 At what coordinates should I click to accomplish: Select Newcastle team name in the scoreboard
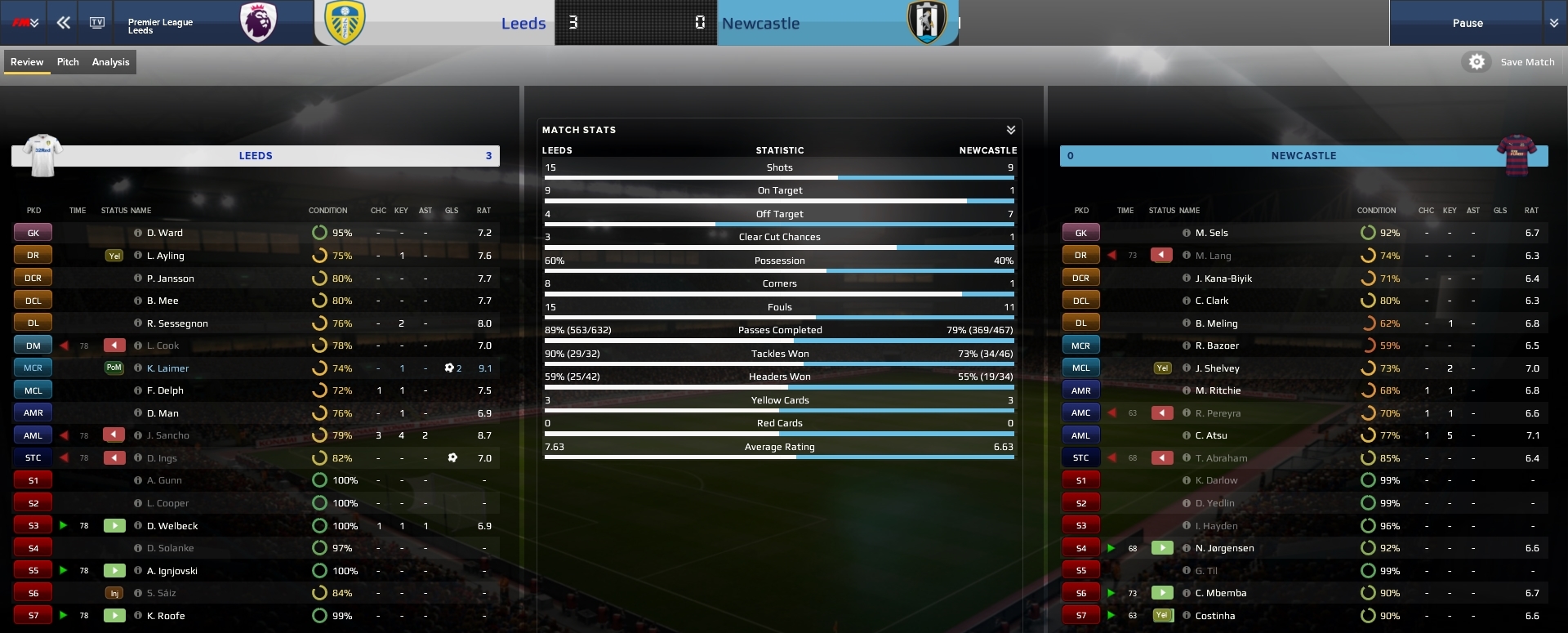760,24
